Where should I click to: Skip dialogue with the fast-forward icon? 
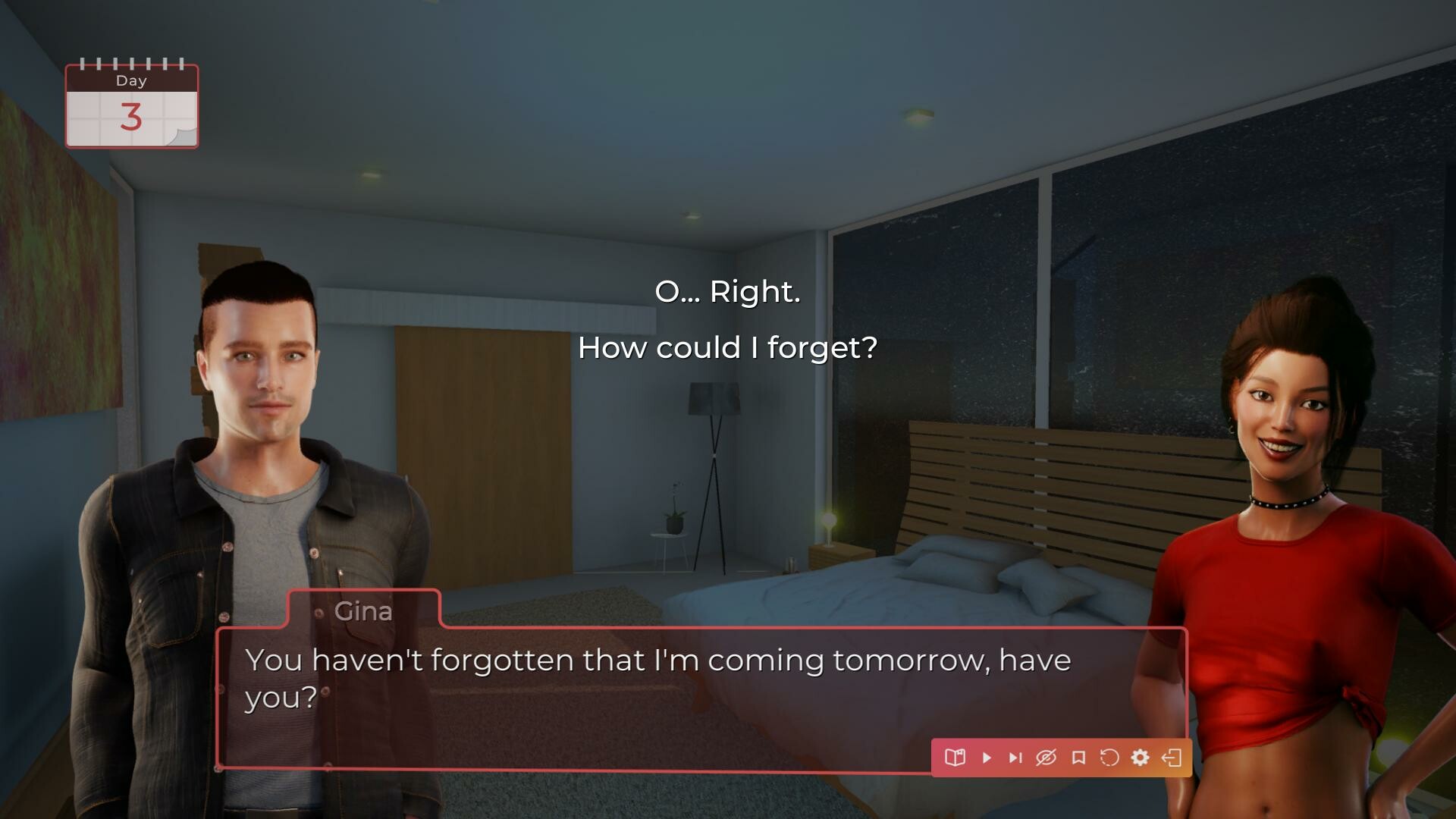tap(1015, 757)
